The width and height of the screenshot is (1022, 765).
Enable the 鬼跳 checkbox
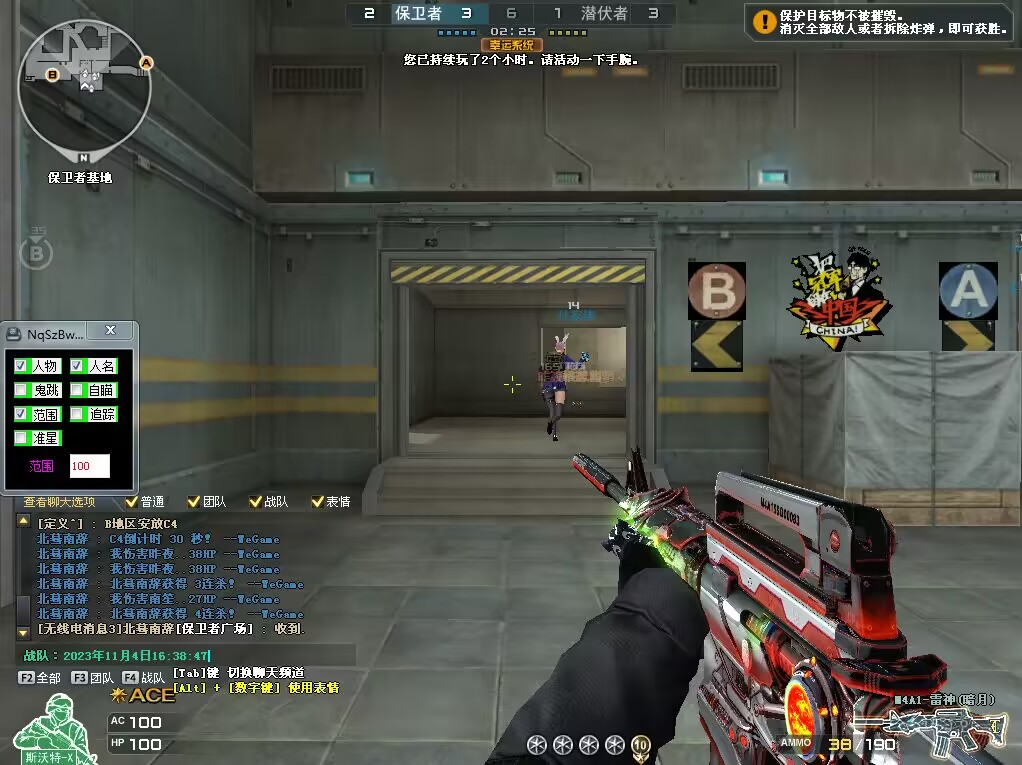coord(21,390)
